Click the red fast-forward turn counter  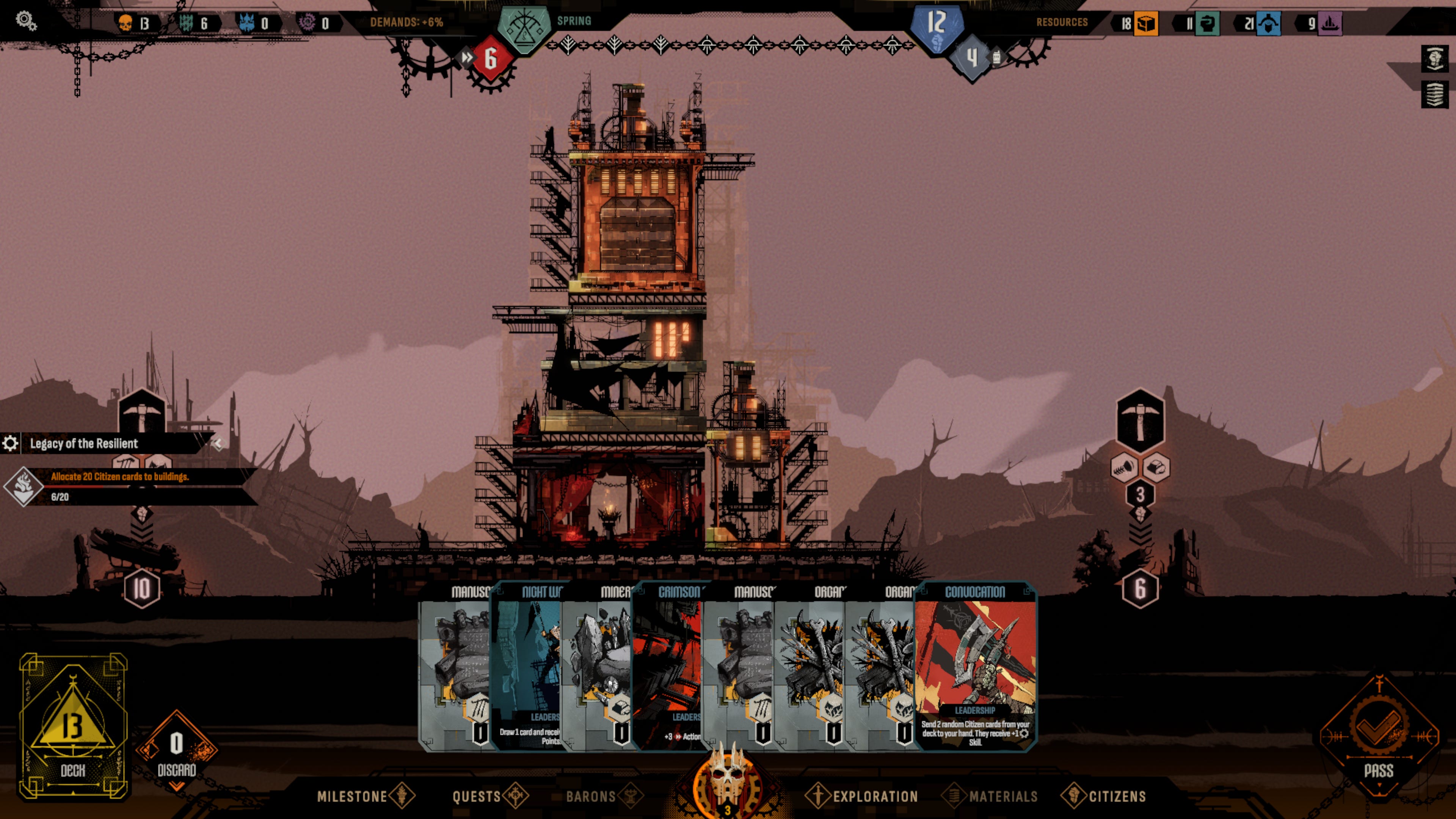[490, 58]
